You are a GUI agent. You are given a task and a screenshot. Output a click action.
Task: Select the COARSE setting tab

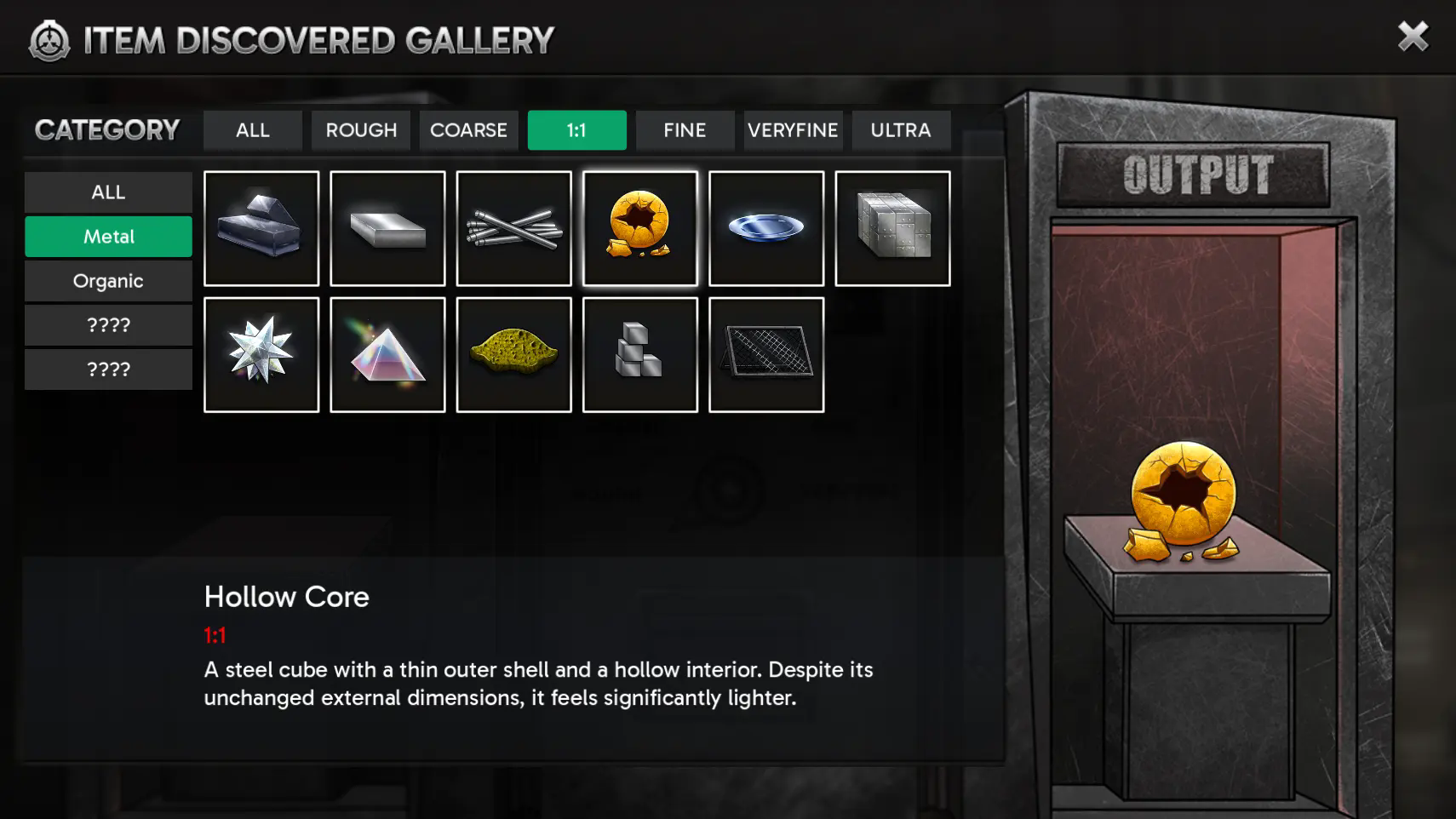pyautogui.click(x=468, y=130)
